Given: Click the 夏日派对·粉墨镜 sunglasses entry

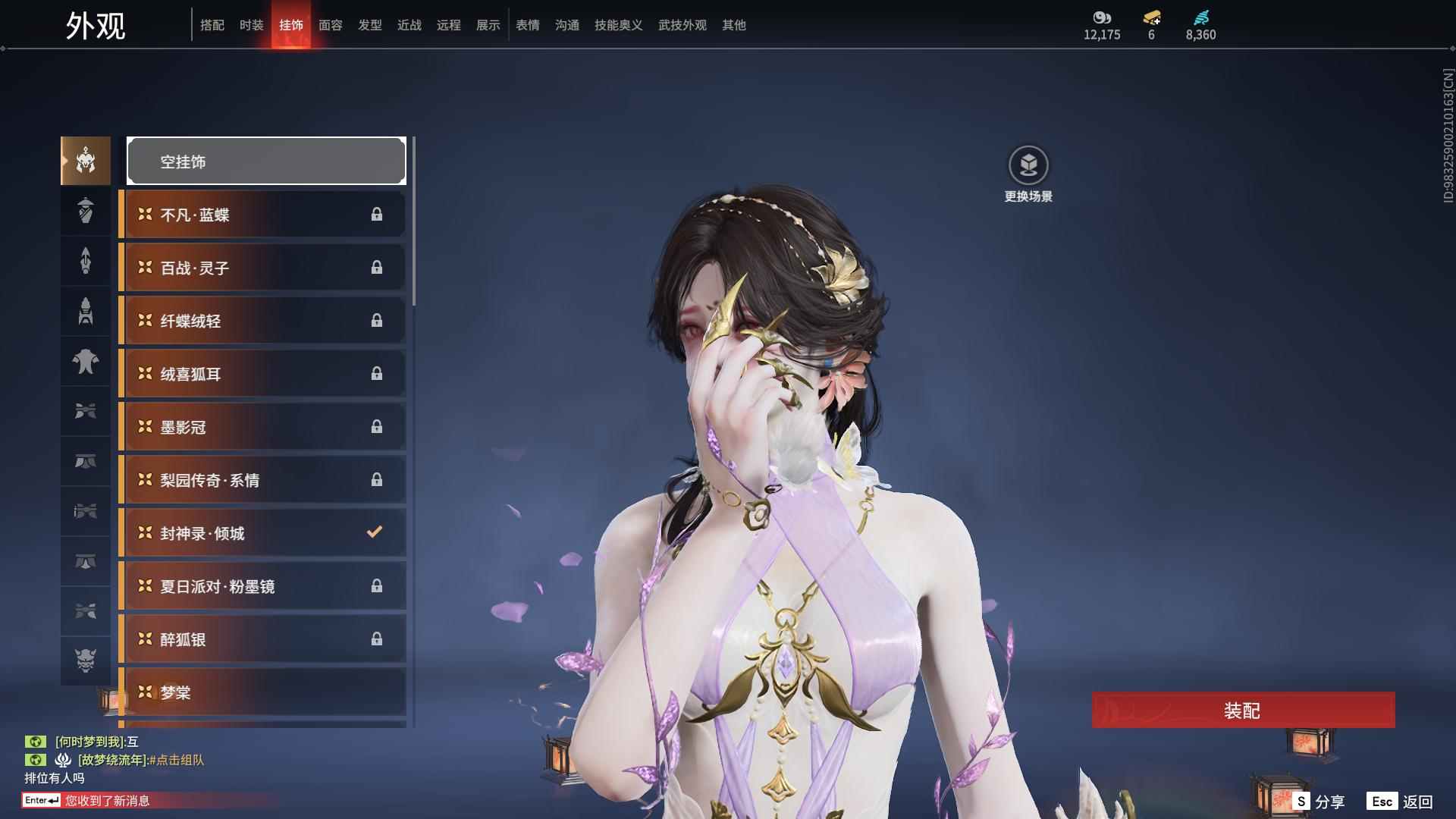Looking at the screenshot, I should (263, 586).
